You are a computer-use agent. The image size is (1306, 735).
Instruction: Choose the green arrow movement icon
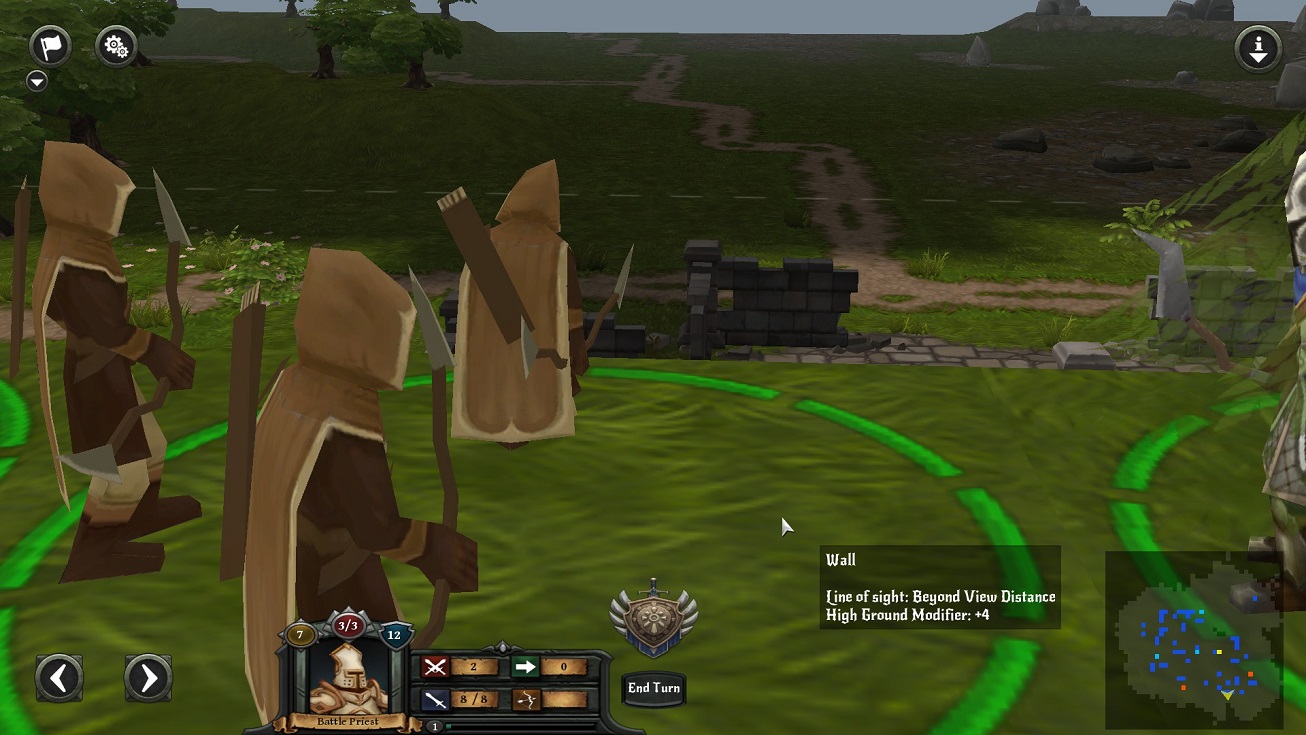click(x=525, y=667)
